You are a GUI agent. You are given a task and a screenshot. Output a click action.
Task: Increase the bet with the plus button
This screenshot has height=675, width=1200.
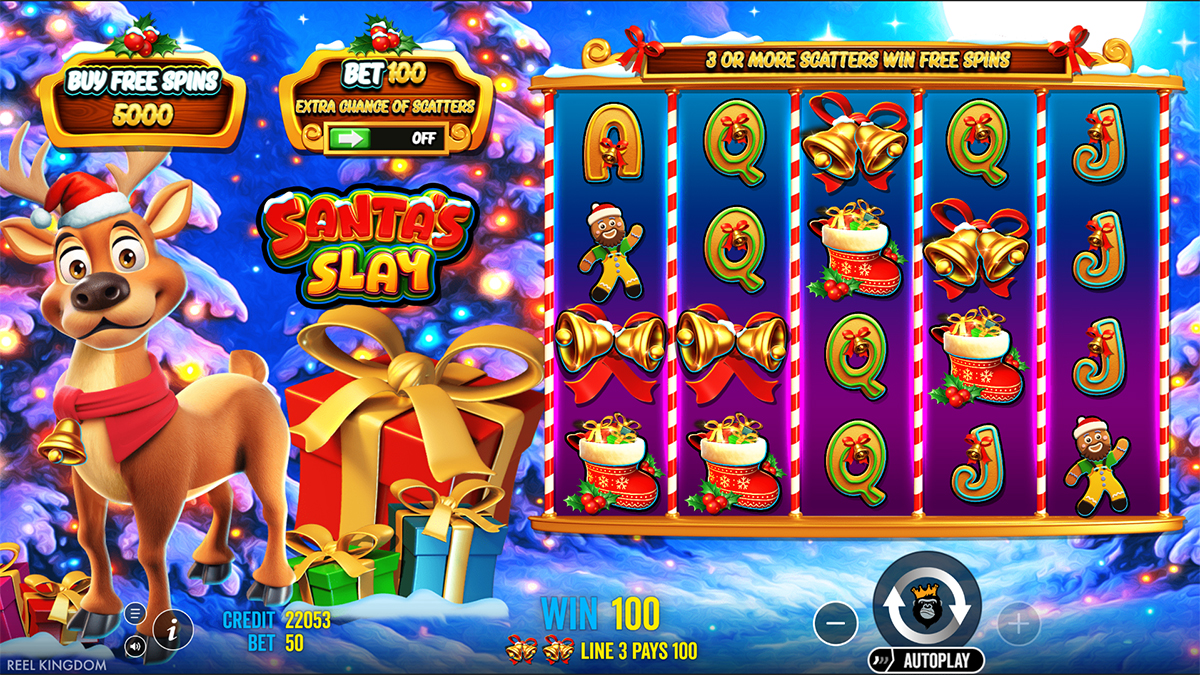coord(1018,625)
